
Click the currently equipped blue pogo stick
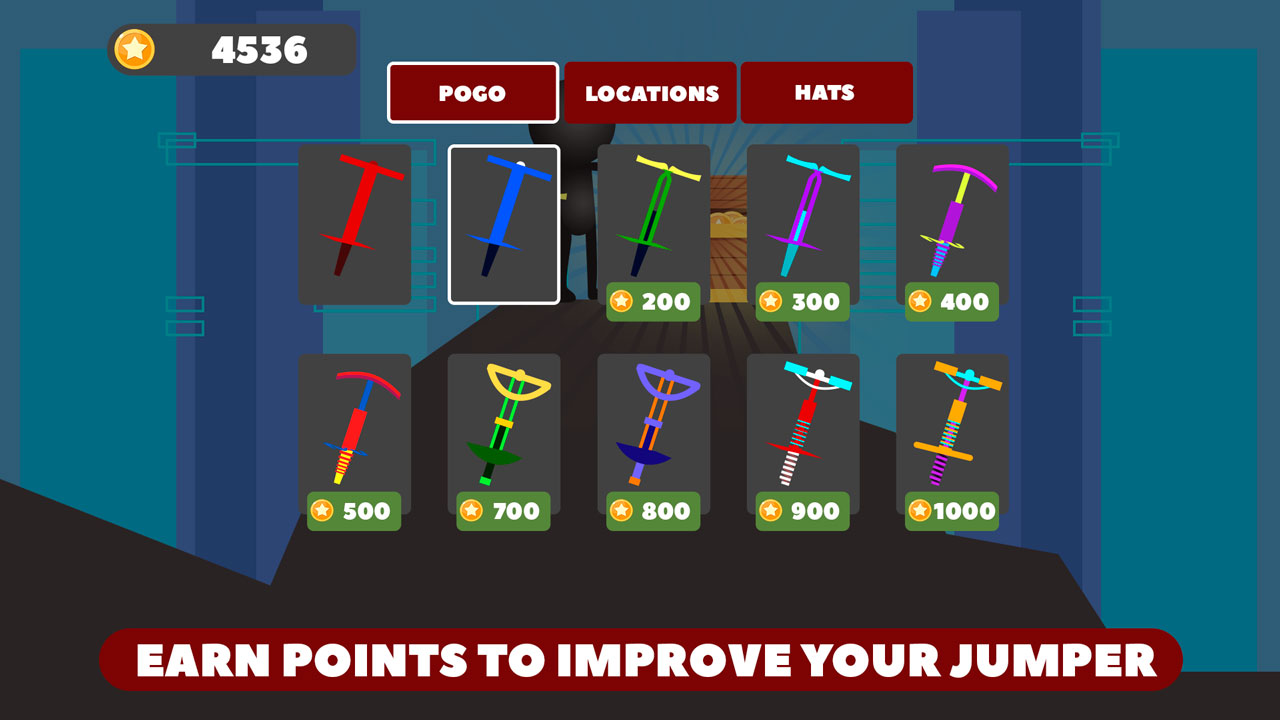pos(504,222)
